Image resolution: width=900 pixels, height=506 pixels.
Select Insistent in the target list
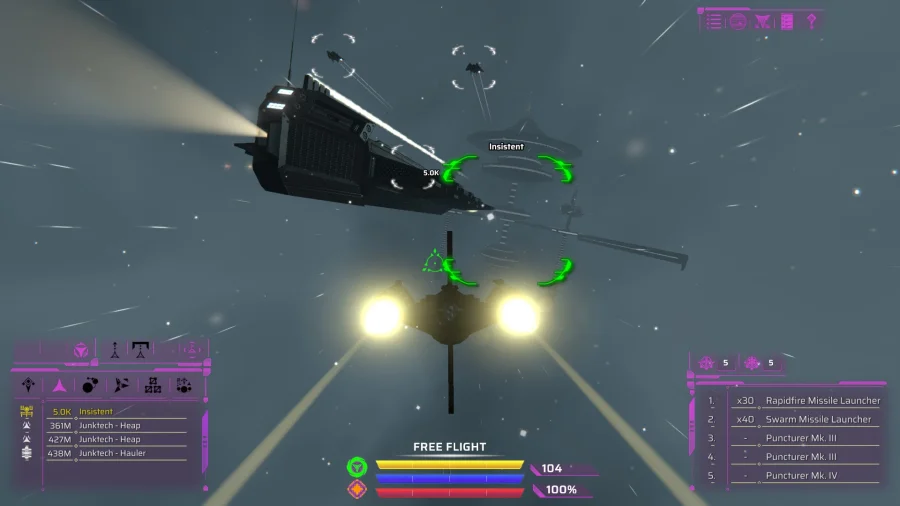pos(97,411)
